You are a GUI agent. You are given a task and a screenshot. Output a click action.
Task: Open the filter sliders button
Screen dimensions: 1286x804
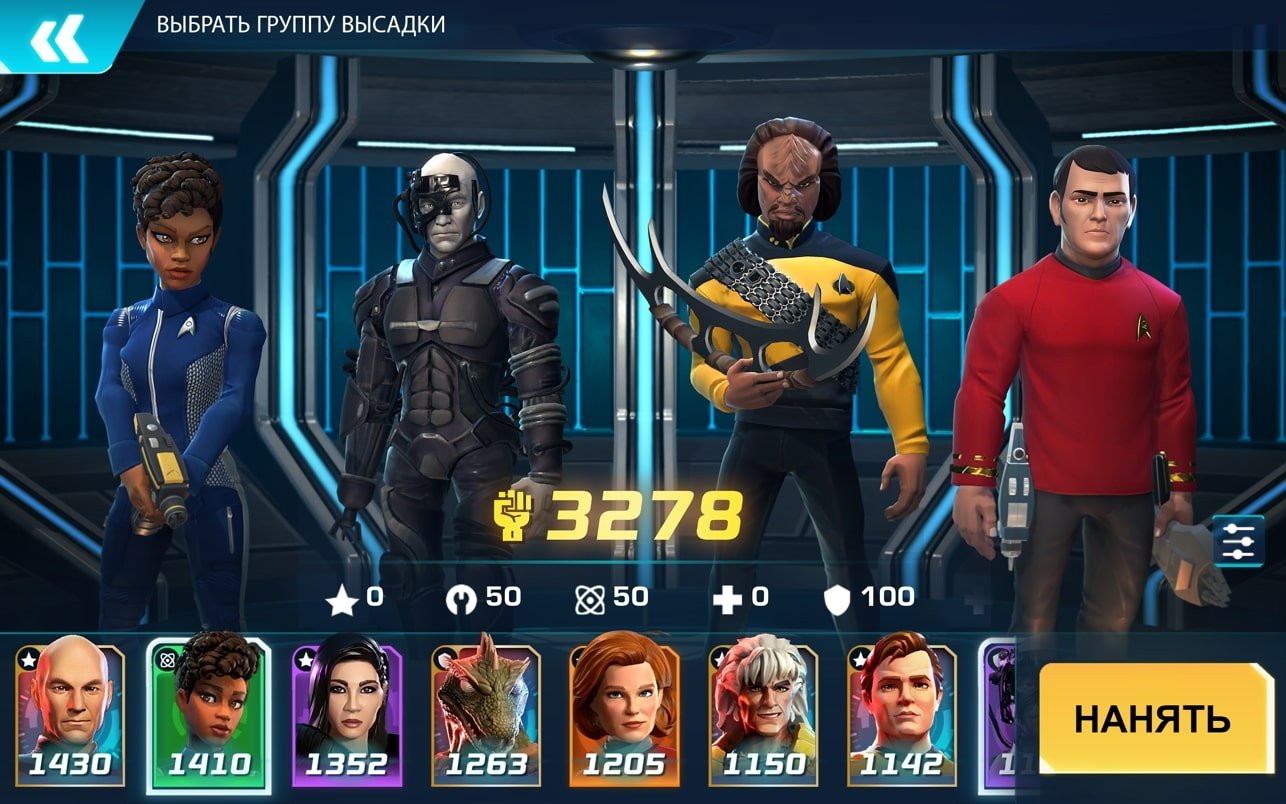[x=1238, y=541]
